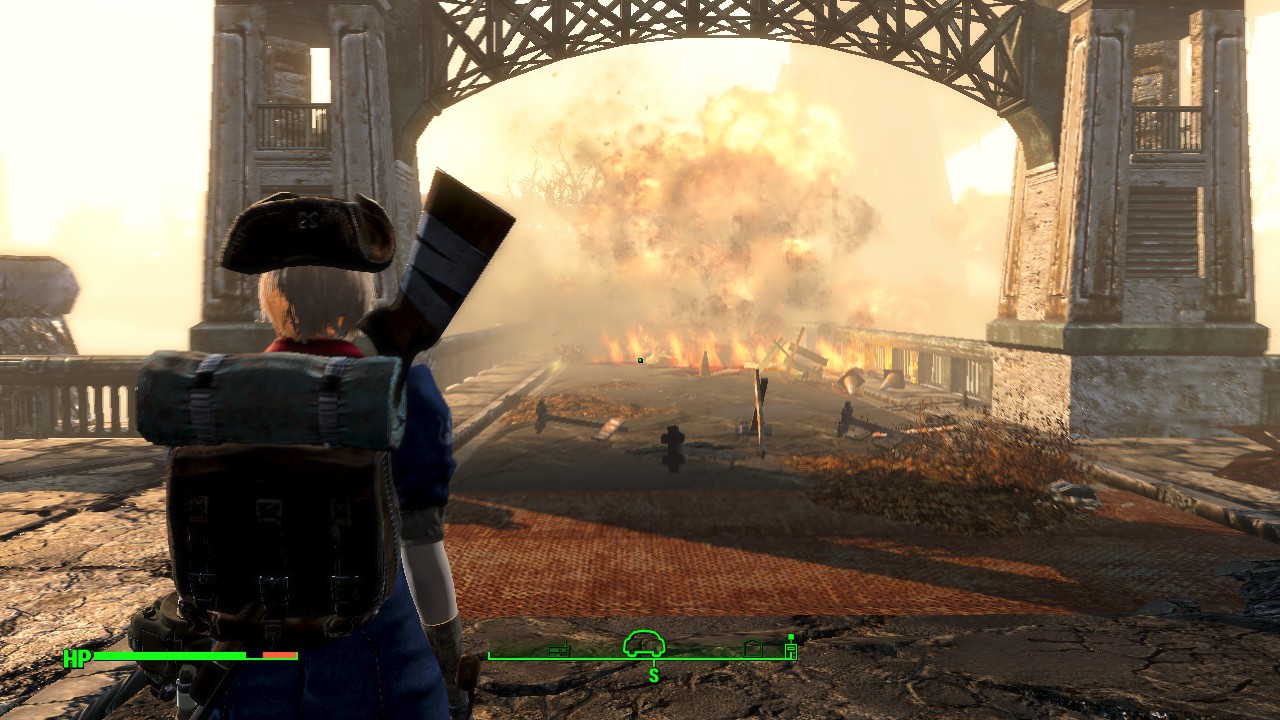The height and width of the screenshot is (720, 1280).
Task: Select the tower marker at the compass edge
Action: 791,648
